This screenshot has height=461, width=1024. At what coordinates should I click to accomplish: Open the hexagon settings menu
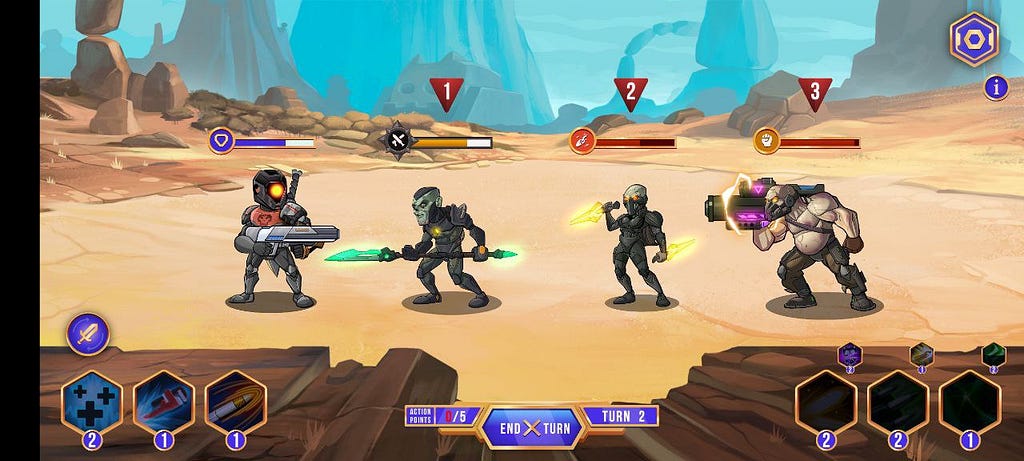point(973,40)
